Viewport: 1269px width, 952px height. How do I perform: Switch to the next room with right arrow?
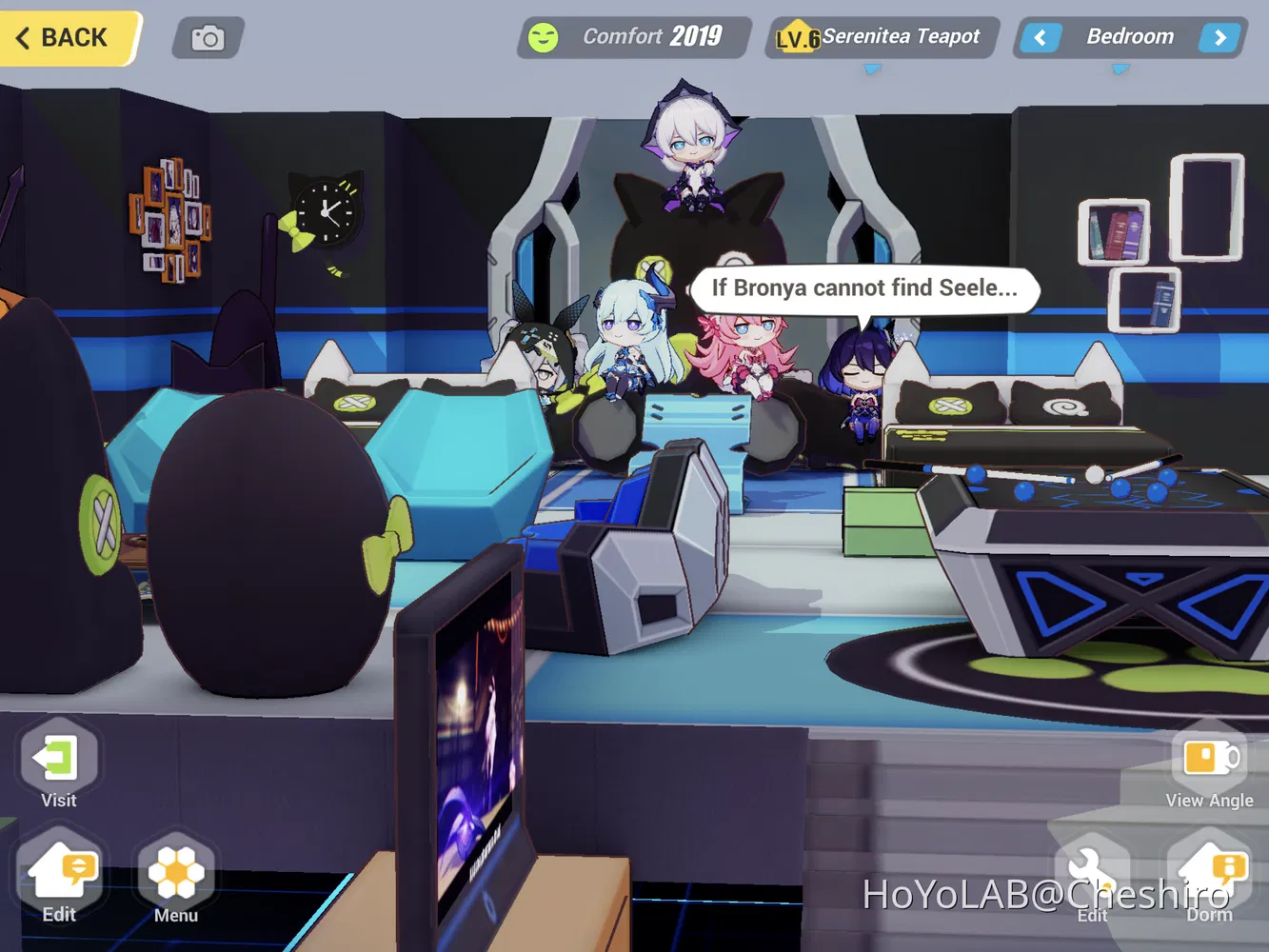(1219, 37)
